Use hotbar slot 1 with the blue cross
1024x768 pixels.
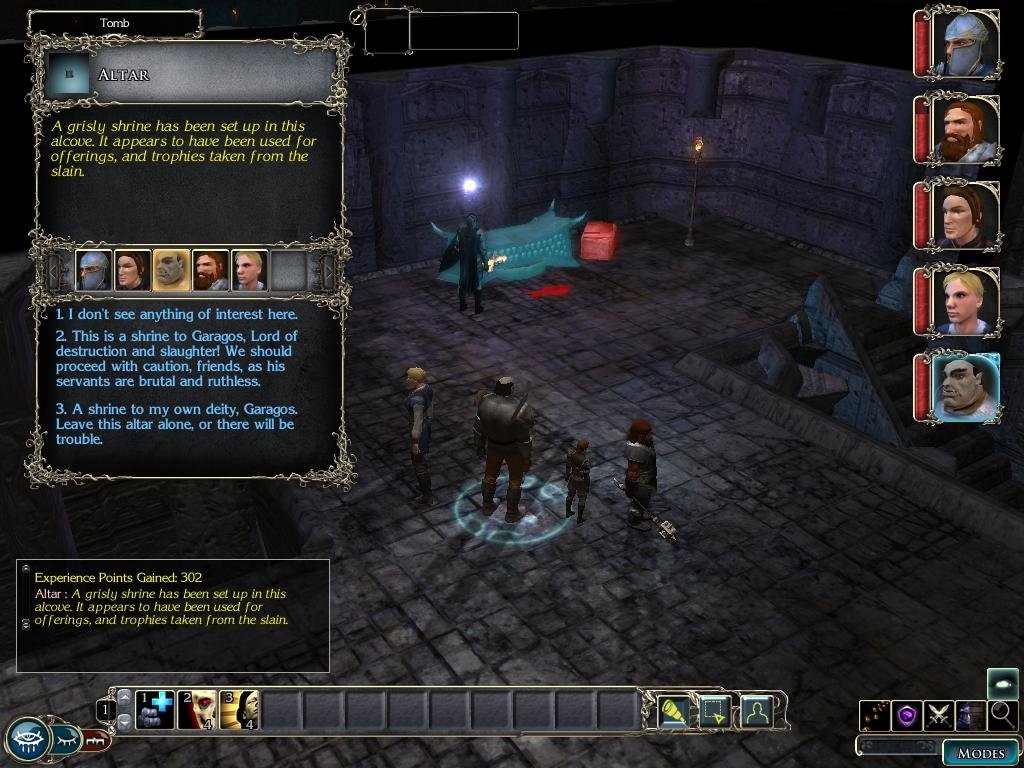[155, 710]
